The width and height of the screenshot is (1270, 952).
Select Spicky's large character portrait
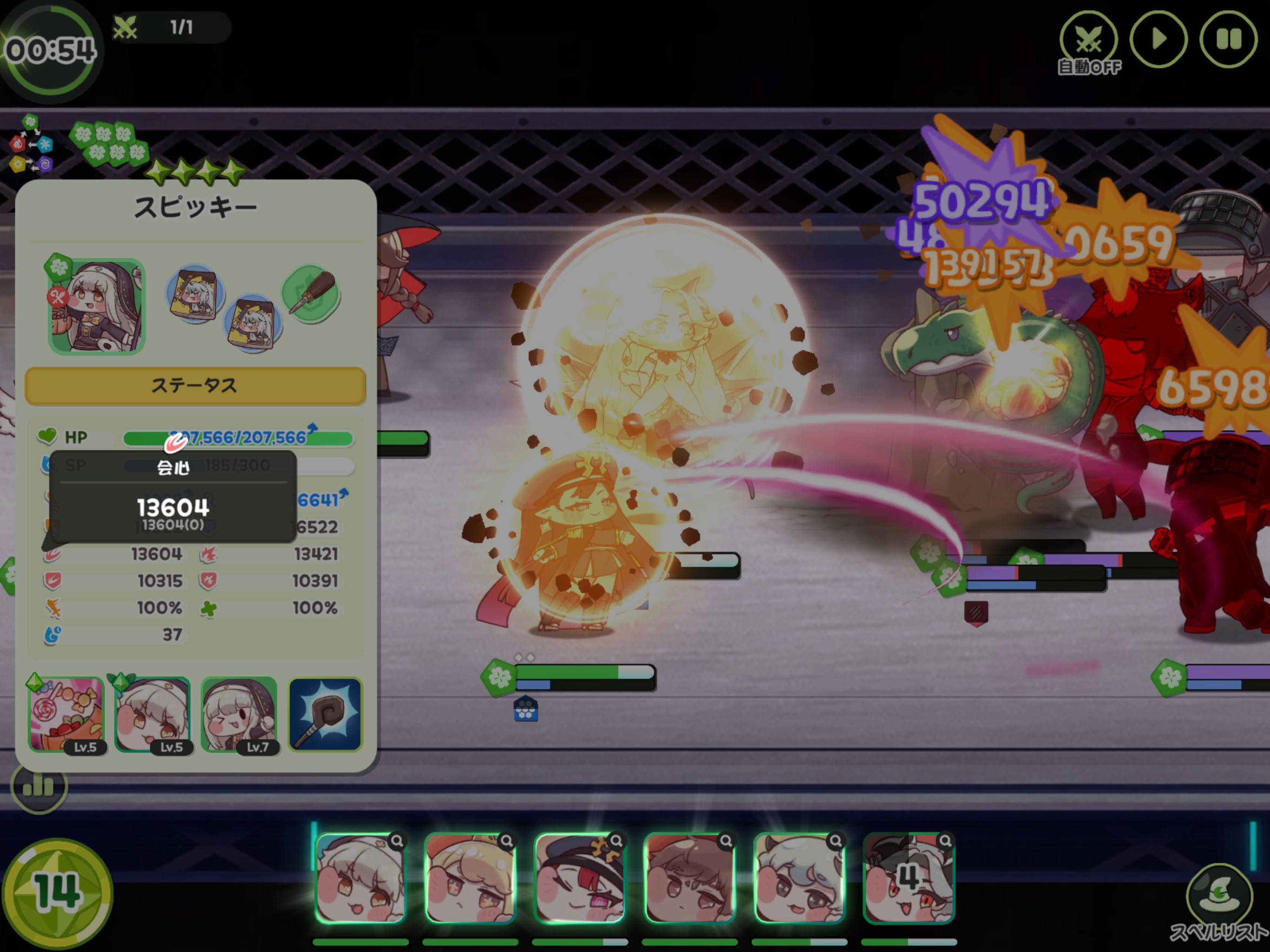tap(96, 306)
